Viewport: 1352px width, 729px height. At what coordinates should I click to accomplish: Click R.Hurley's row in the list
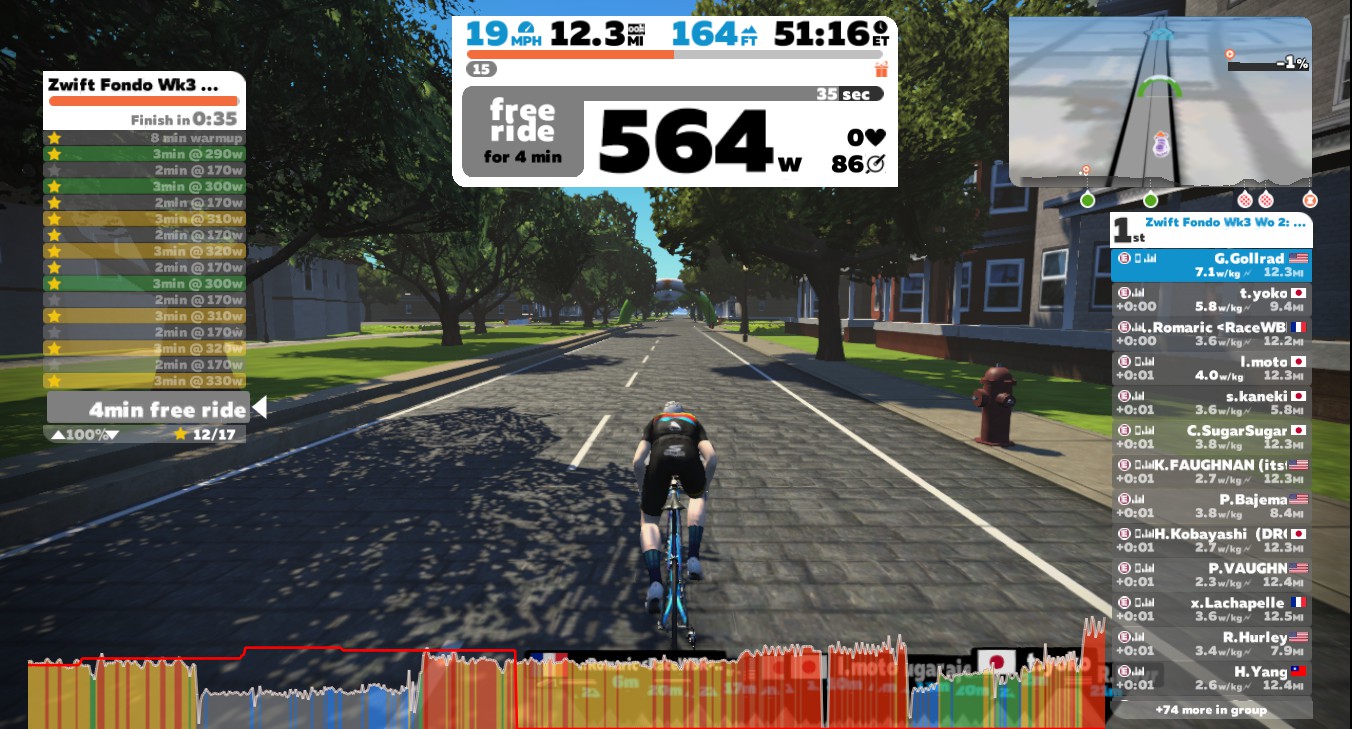[x=1211, y=644]
